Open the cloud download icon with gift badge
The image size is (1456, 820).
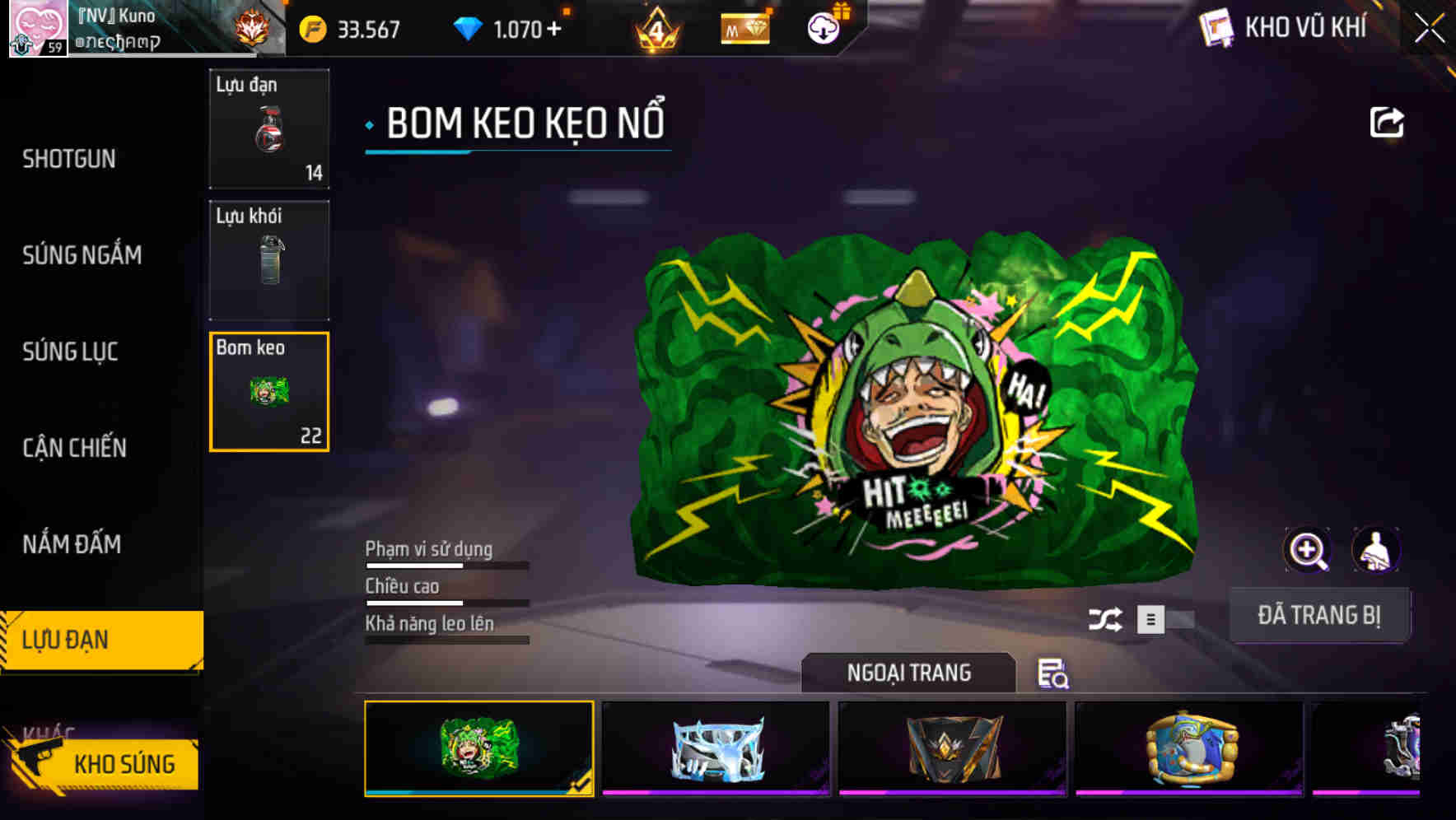coord(822,27)
